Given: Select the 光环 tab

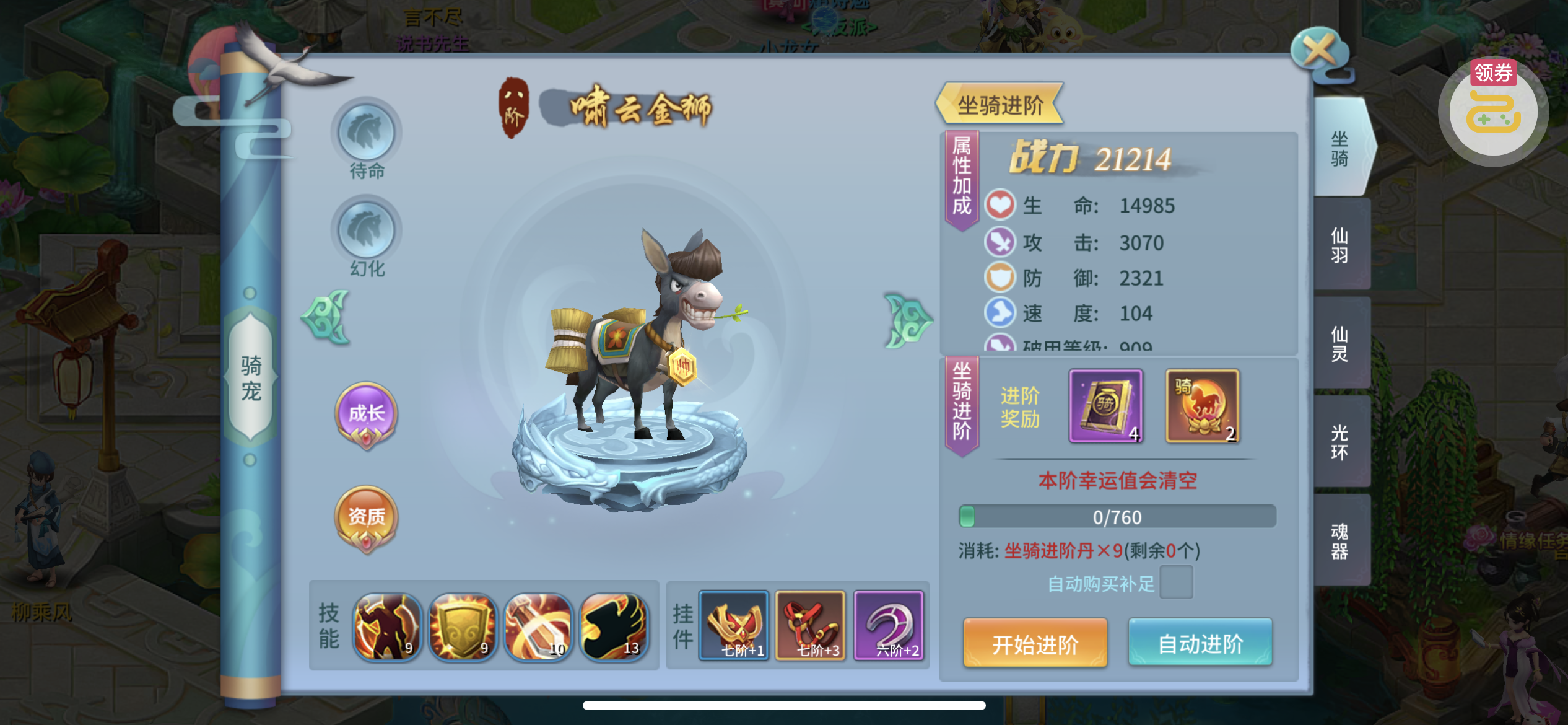Looking at the screenshot, I should click(x=1339, y=442).
